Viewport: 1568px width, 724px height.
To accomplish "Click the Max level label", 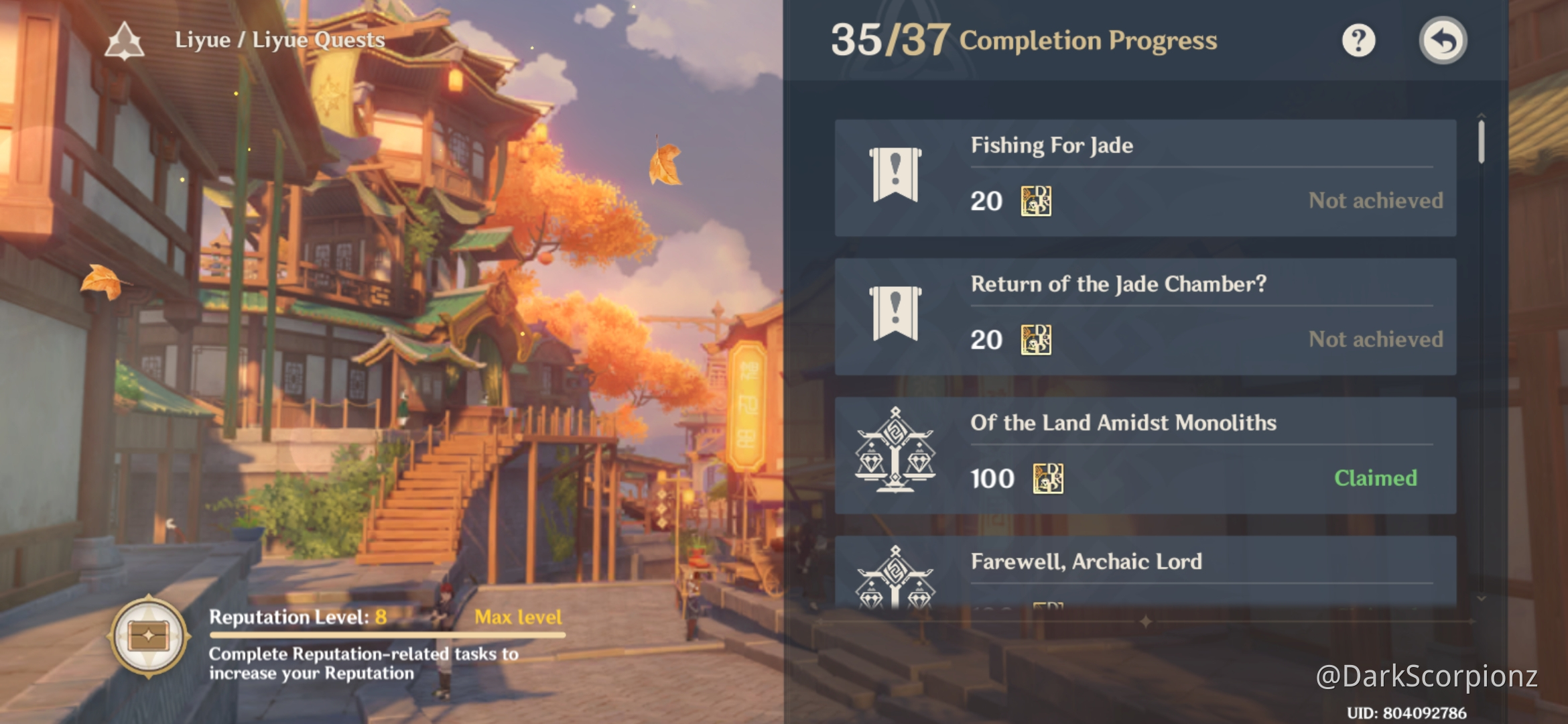I will click(x=518, y=617).
